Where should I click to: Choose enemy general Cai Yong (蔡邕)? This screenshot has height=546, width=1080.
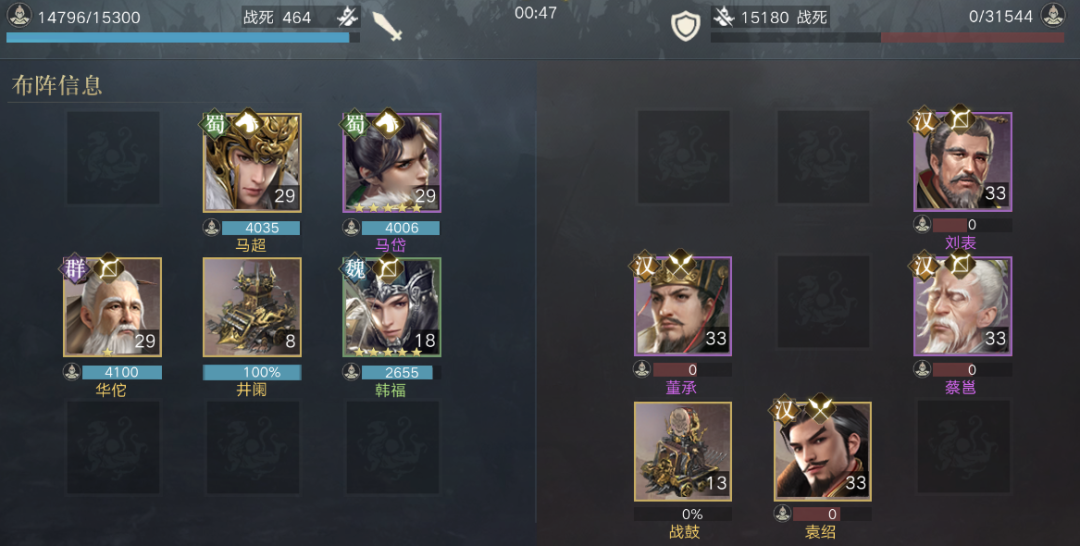[962, 307]
